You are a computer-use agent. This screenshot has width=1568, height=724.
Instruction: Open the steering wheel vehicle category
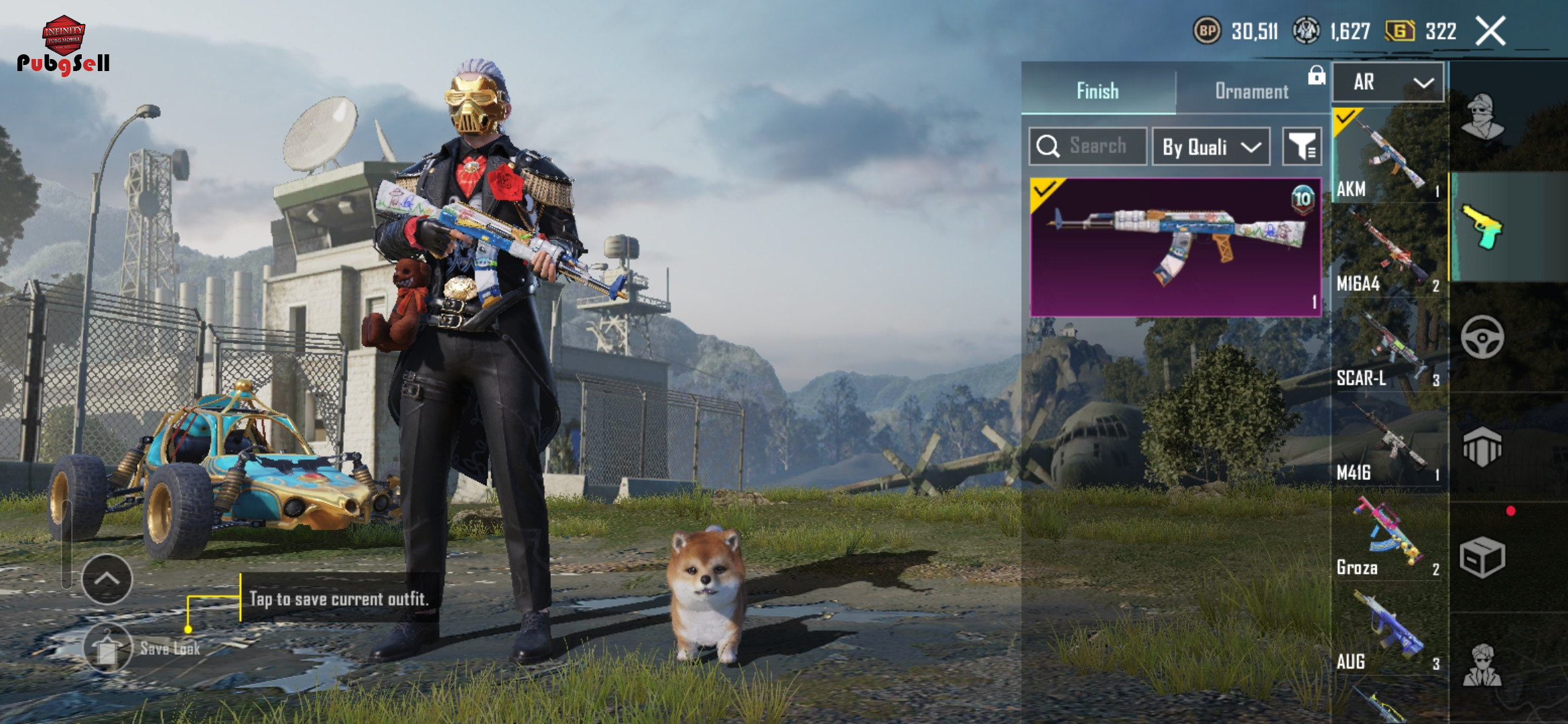click(x=1482, y=337)
